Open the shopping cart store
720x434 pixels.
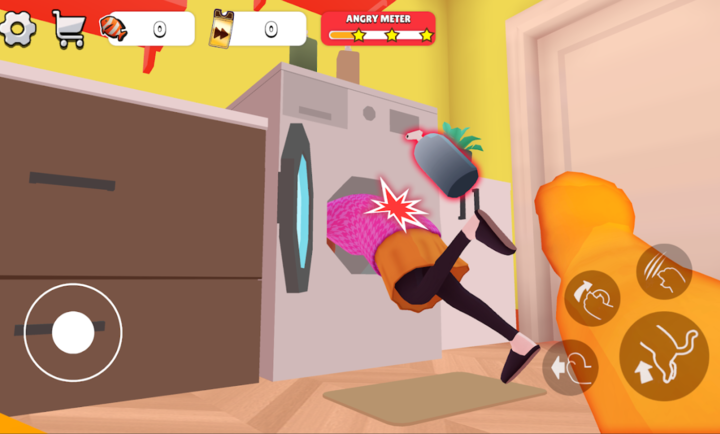point(69,29)
